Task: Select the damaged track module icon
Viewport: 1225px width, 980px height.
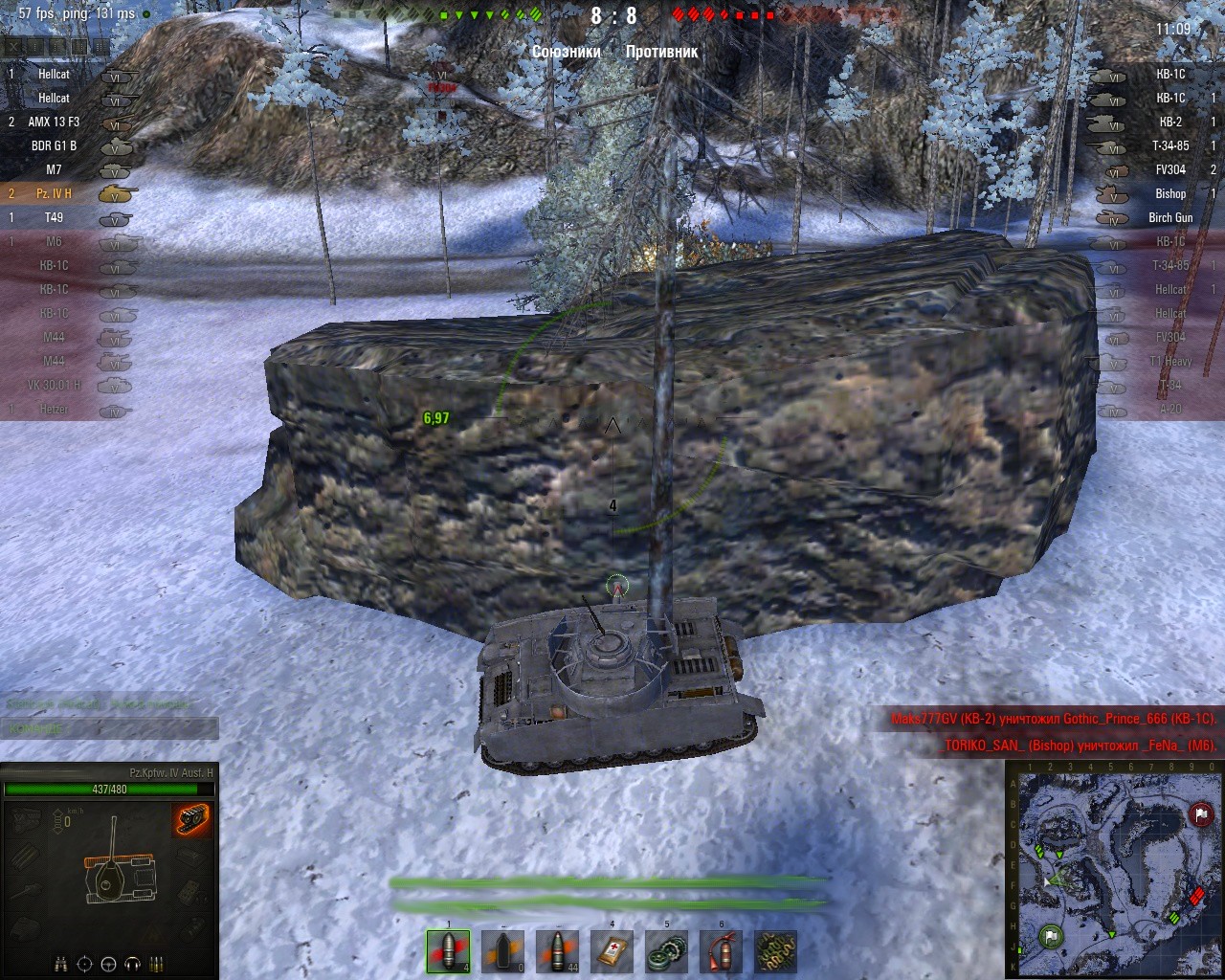Action: tap(191, 821)
